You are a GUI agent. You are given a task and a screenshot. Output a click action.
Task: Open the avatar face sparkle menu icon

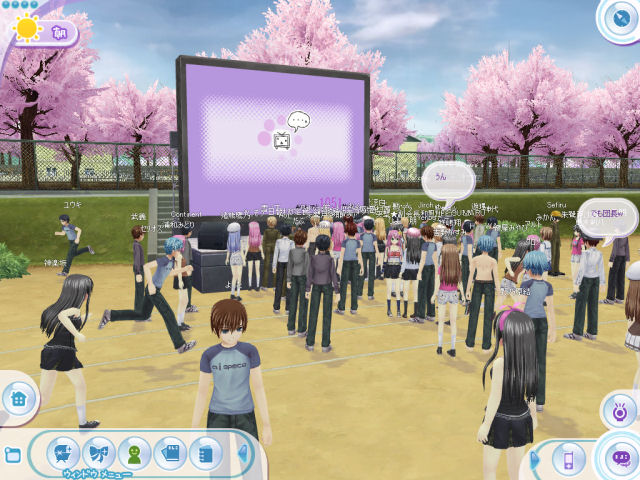pos(63,452)
